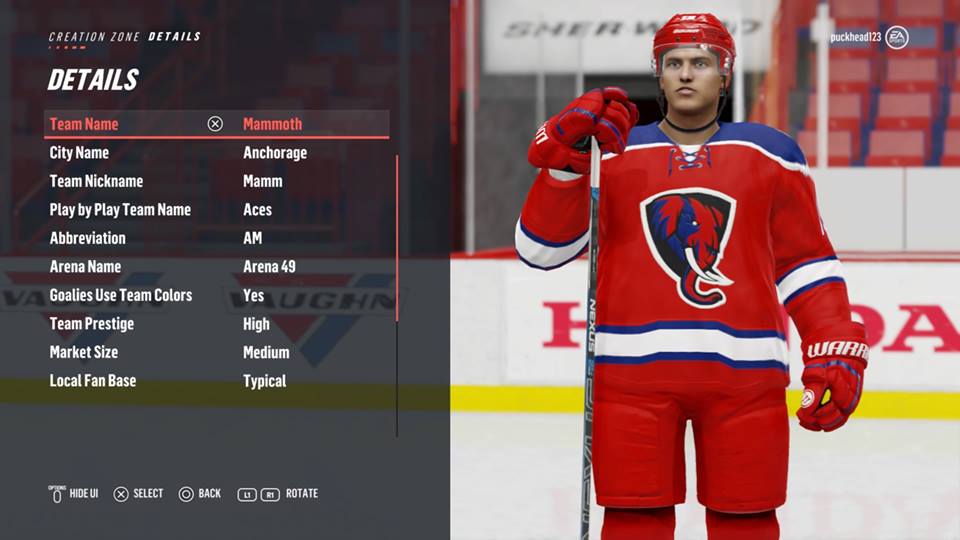Open the City Name field
Screen dimensions: 960x540
coord(216,153)
